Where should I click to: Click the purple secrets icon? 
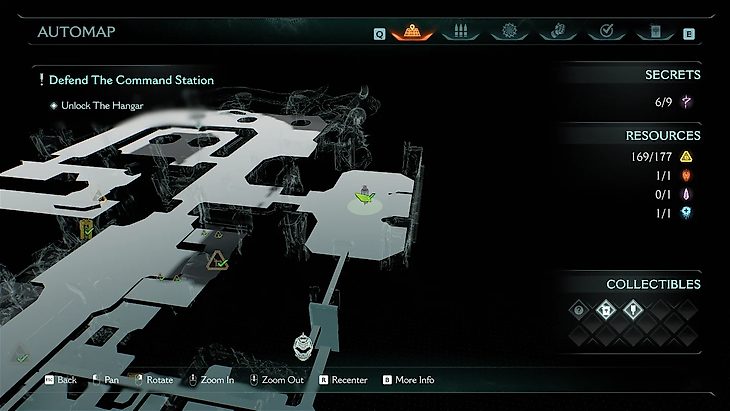(x=688, y=102)
